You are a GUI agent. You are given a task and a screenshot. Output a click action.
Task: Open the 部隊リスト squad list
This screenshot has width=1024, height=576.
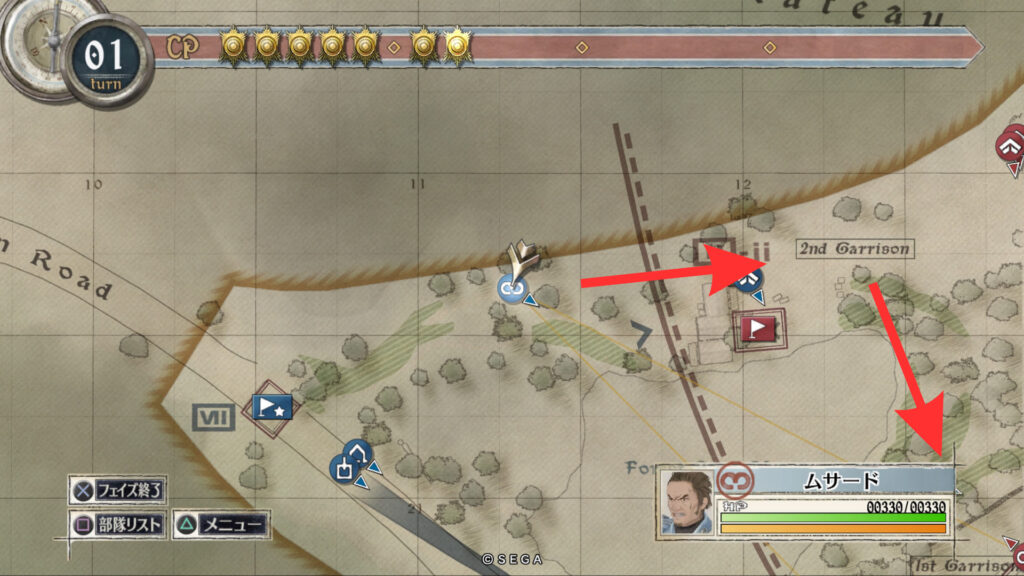point(117,524)
